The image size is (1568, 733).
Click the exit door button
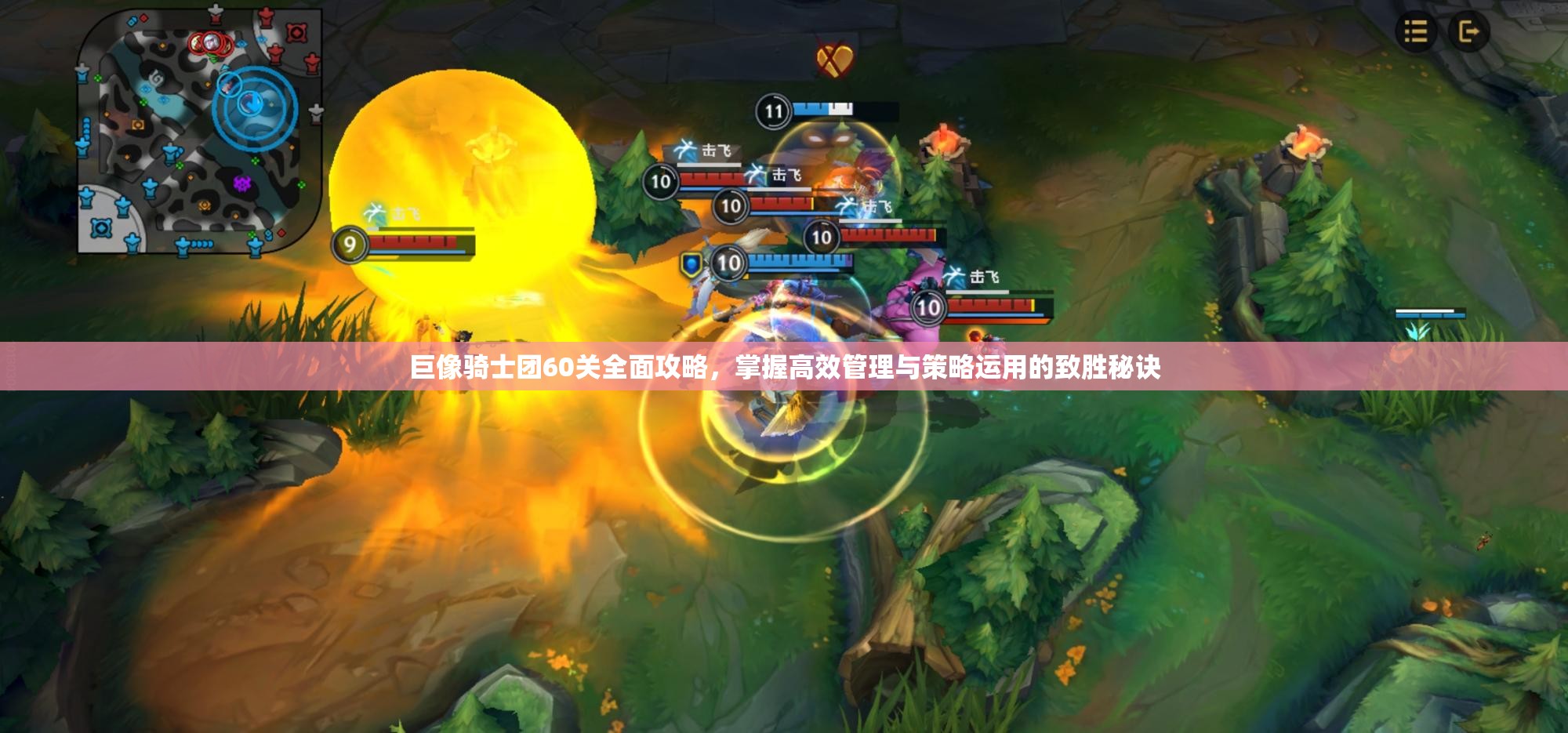click(1468, 32)
